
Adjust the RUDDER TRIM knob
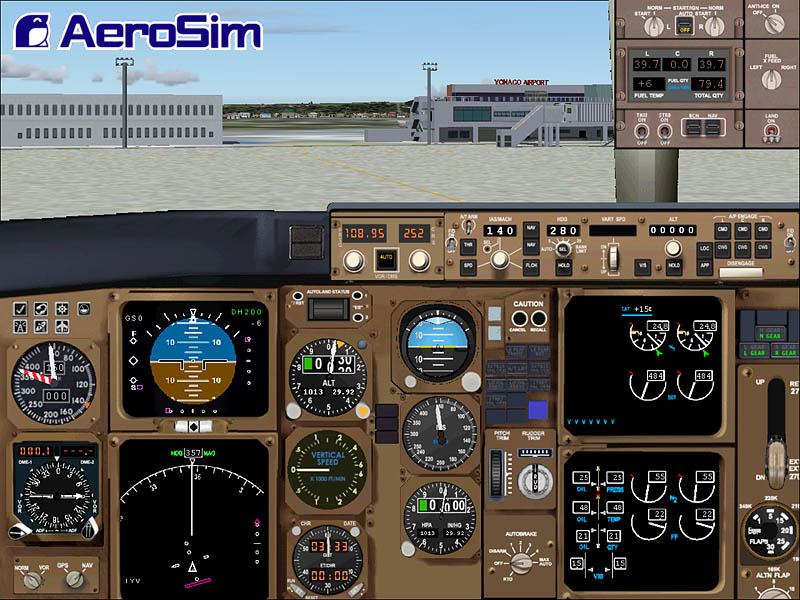point(534,474)
